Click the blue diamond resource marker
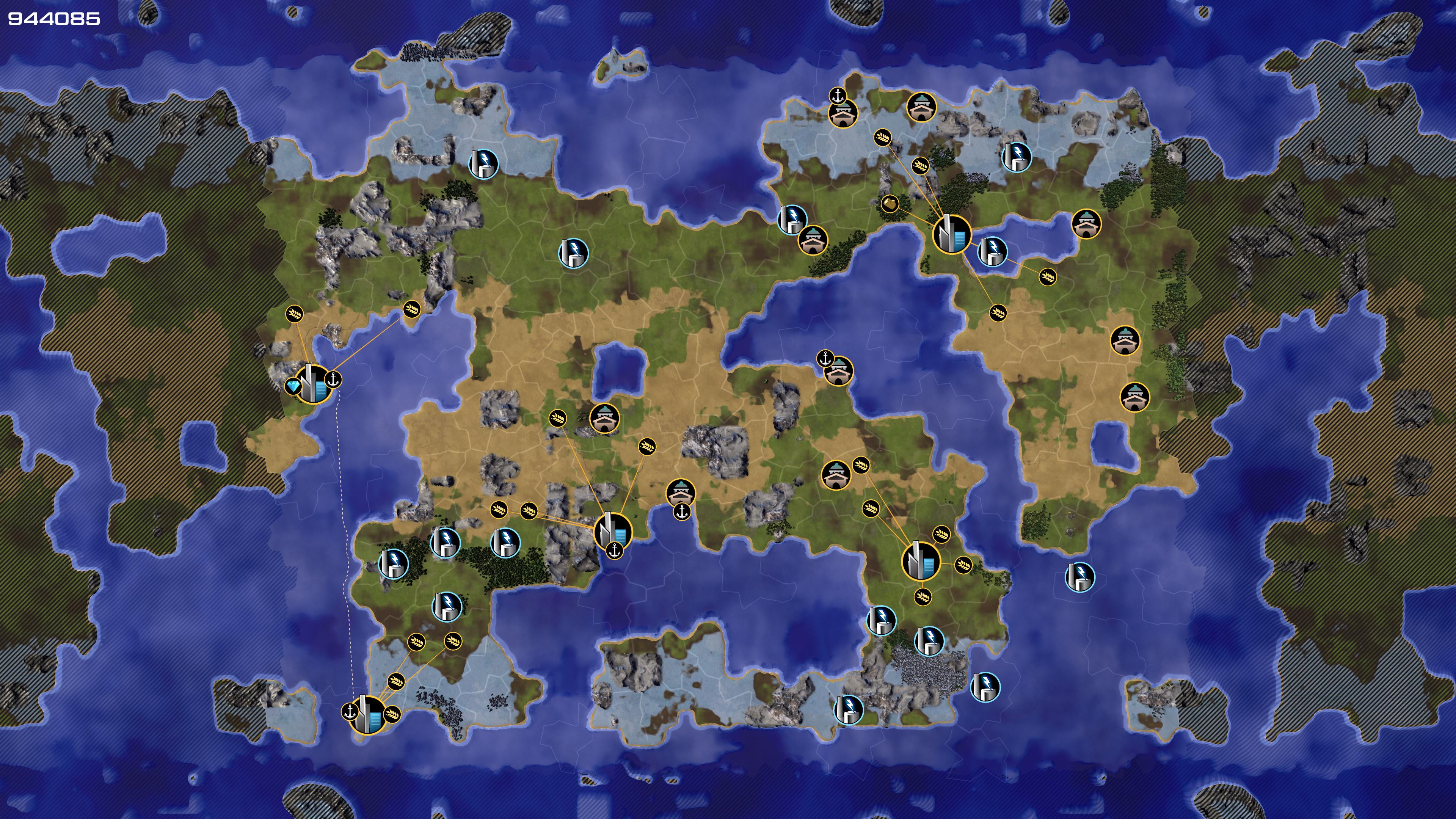This screenshot has height=819, width=1456. [x=293, y=387]
